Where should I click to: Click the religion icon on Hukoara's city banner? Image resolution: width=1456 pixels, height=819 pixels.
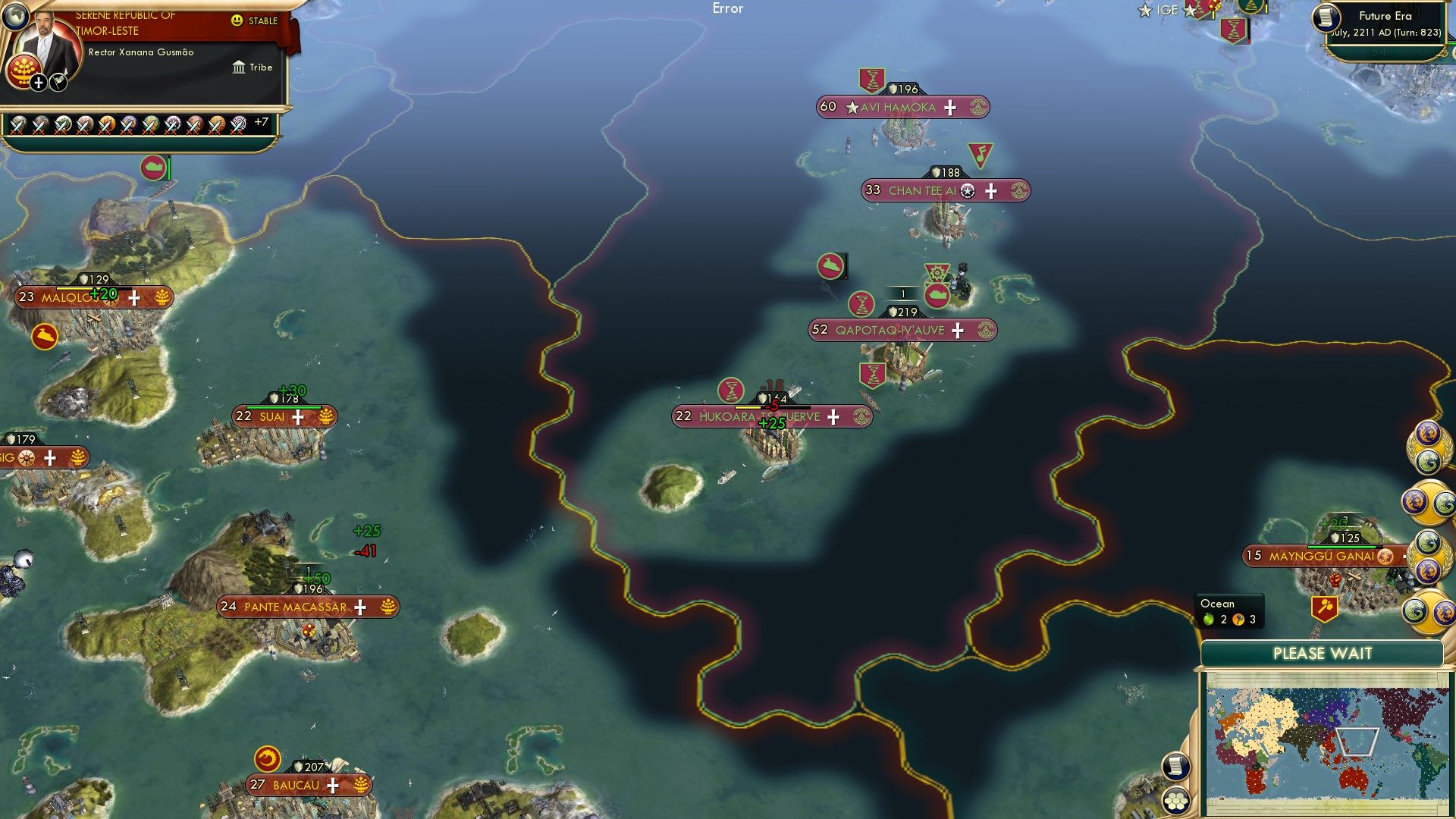coord(861,416)
